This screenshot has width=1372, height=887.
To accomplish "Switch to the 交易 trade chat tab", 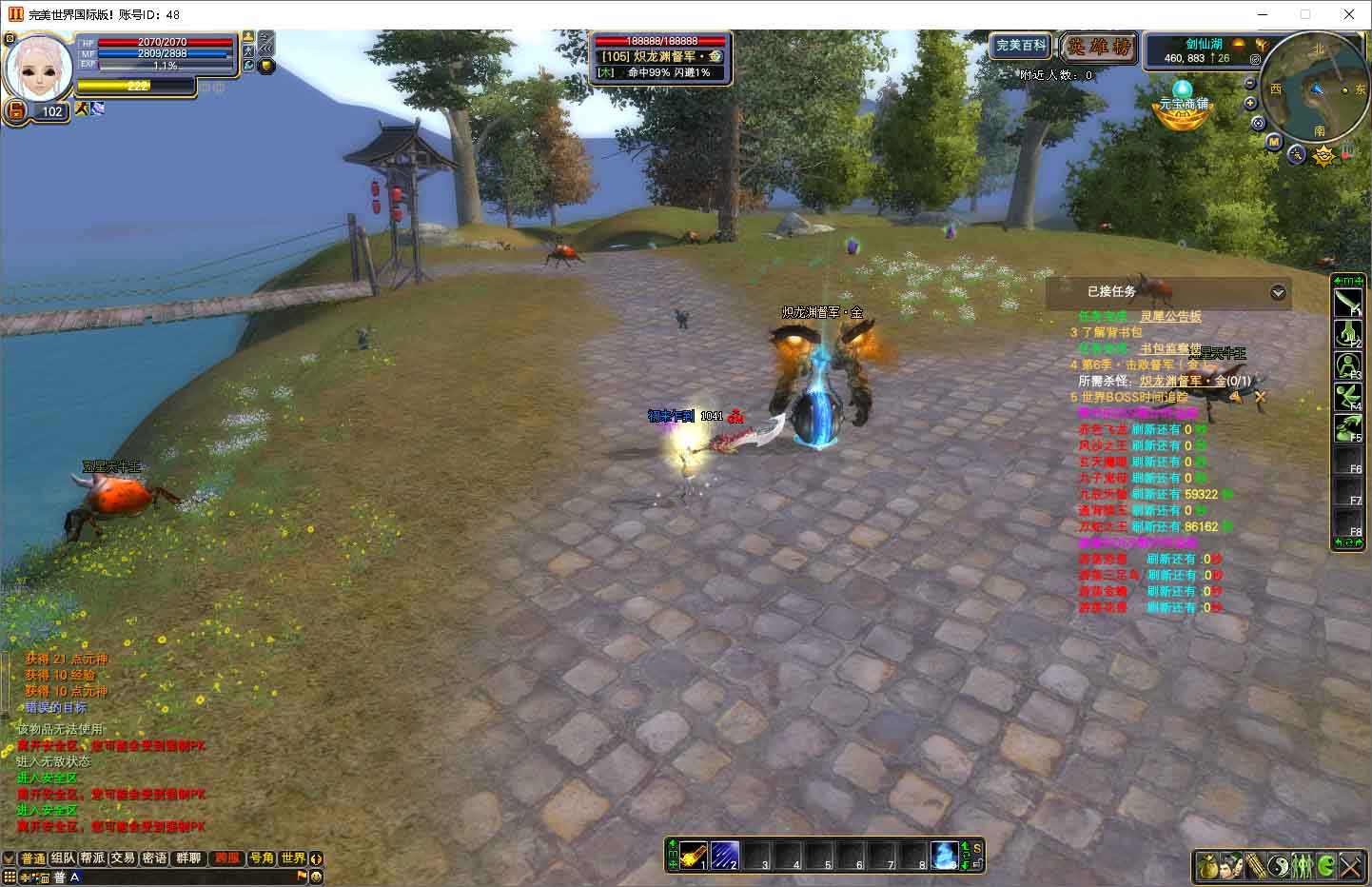I will 123,858.
